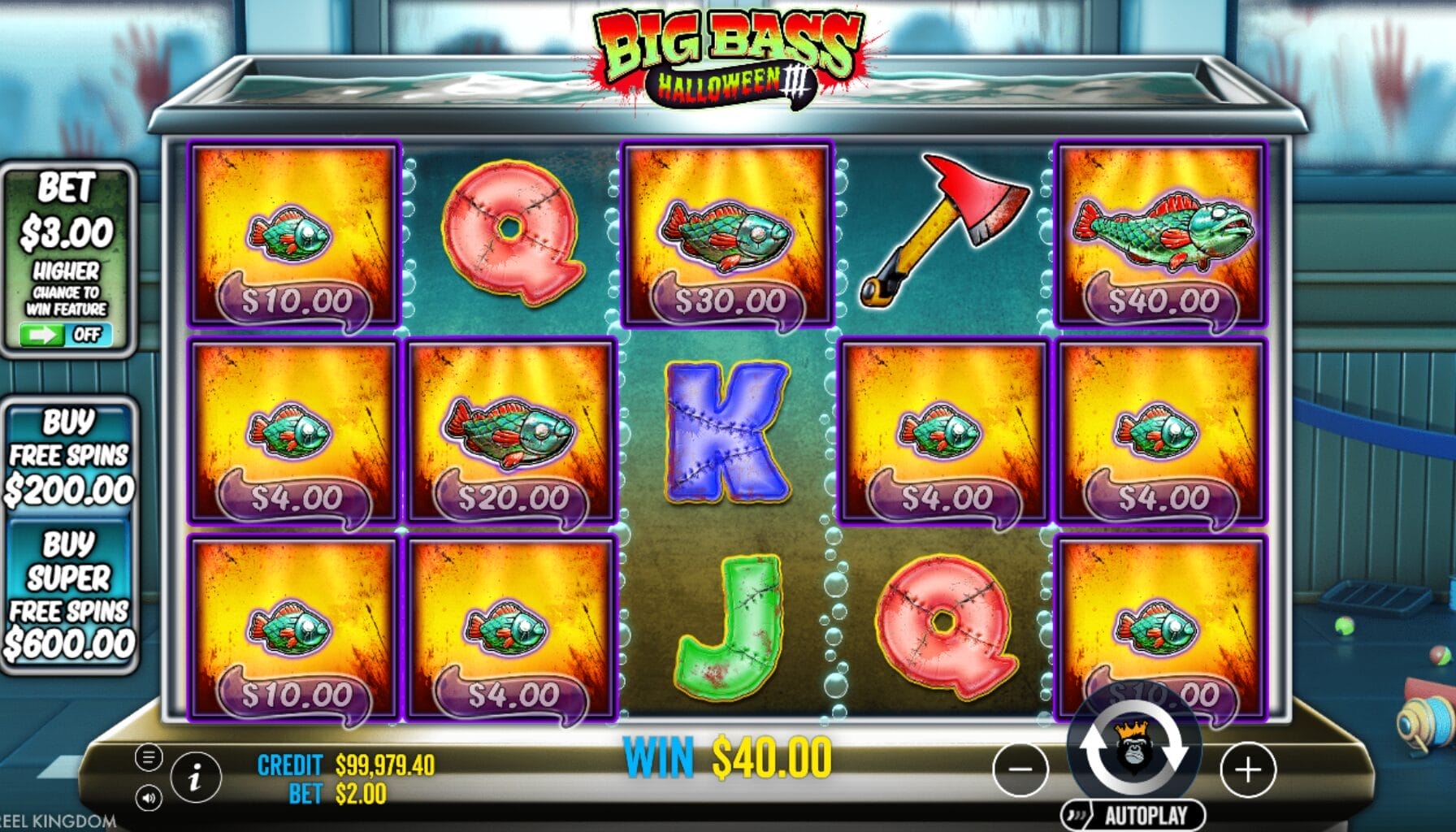Decrease the bet with the minus button

click(1020, 769)
